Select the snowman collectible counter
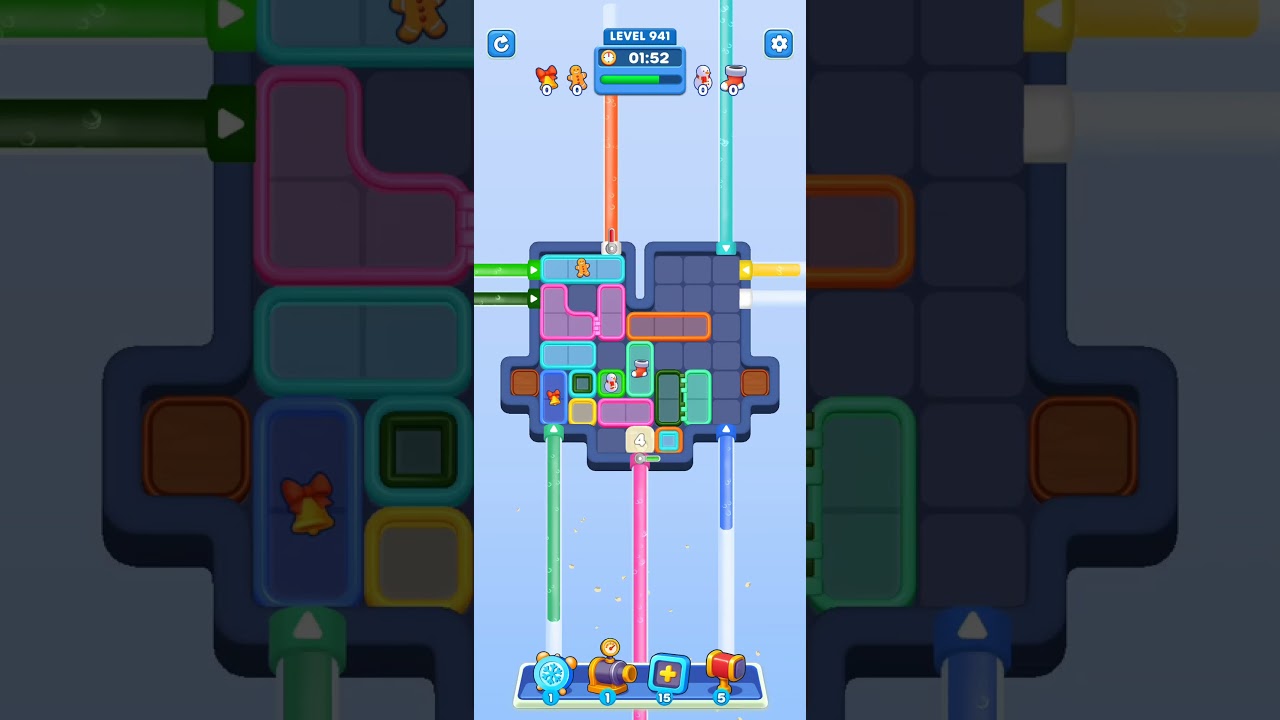The height and width of the screenshot is (720, 1280). click(x=702, y=80)
